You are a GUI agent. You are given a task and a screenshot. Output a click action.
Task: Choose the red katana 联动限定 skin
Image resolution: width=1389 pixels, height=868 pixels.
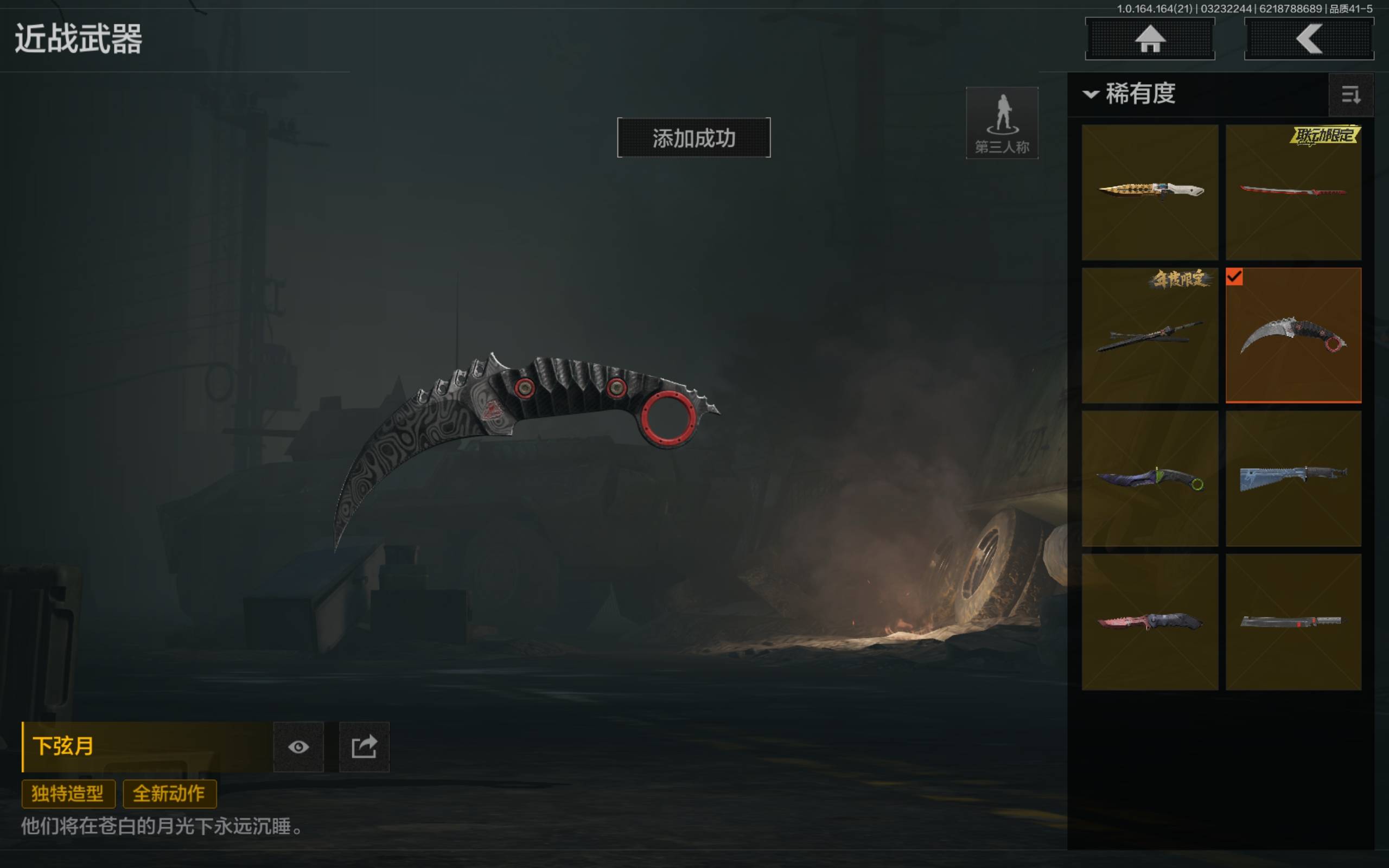pyautogui.click(x=1293, y=192)
